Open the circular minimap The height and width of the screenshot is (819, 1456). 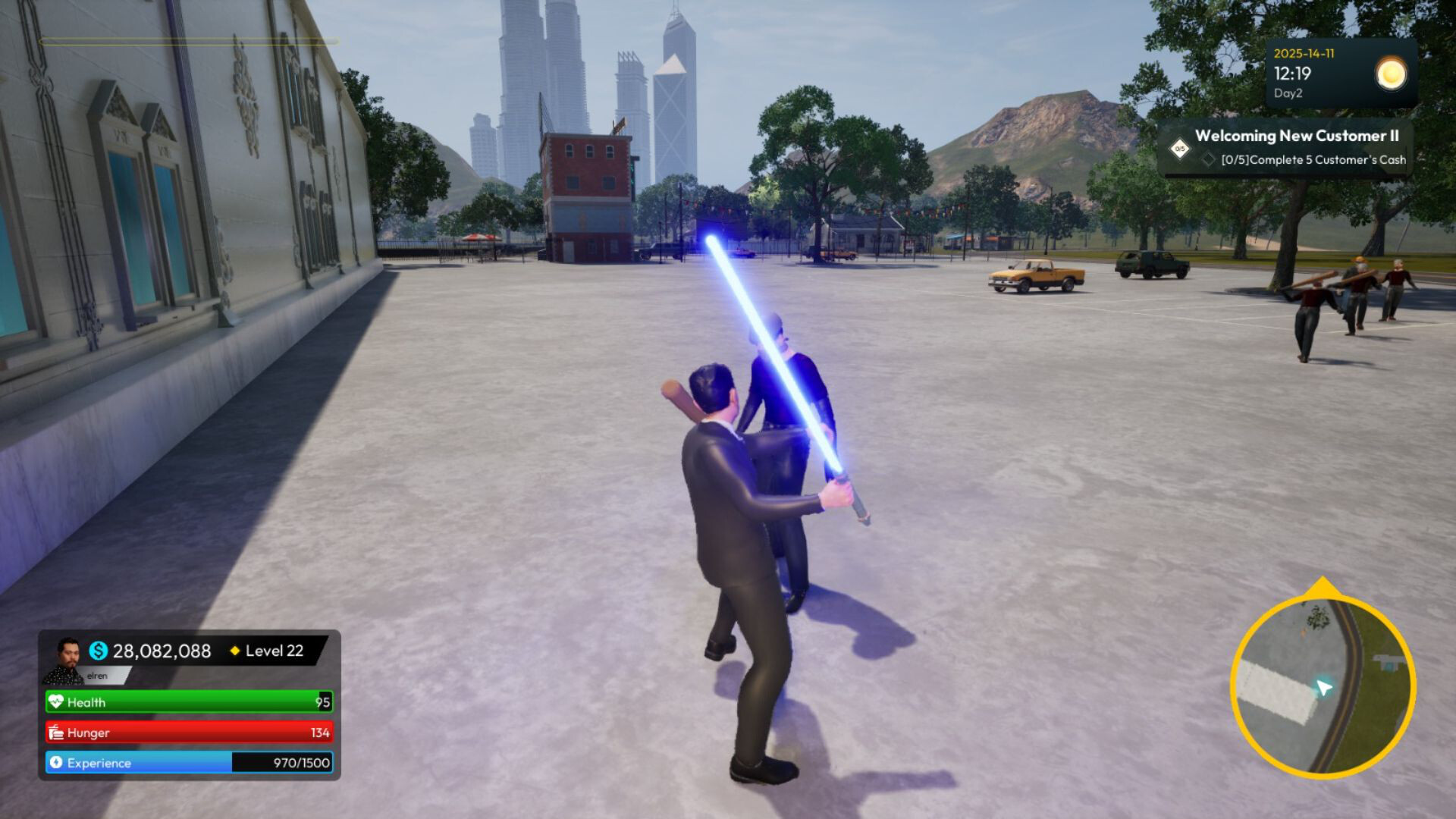(x=1323, y=686)
